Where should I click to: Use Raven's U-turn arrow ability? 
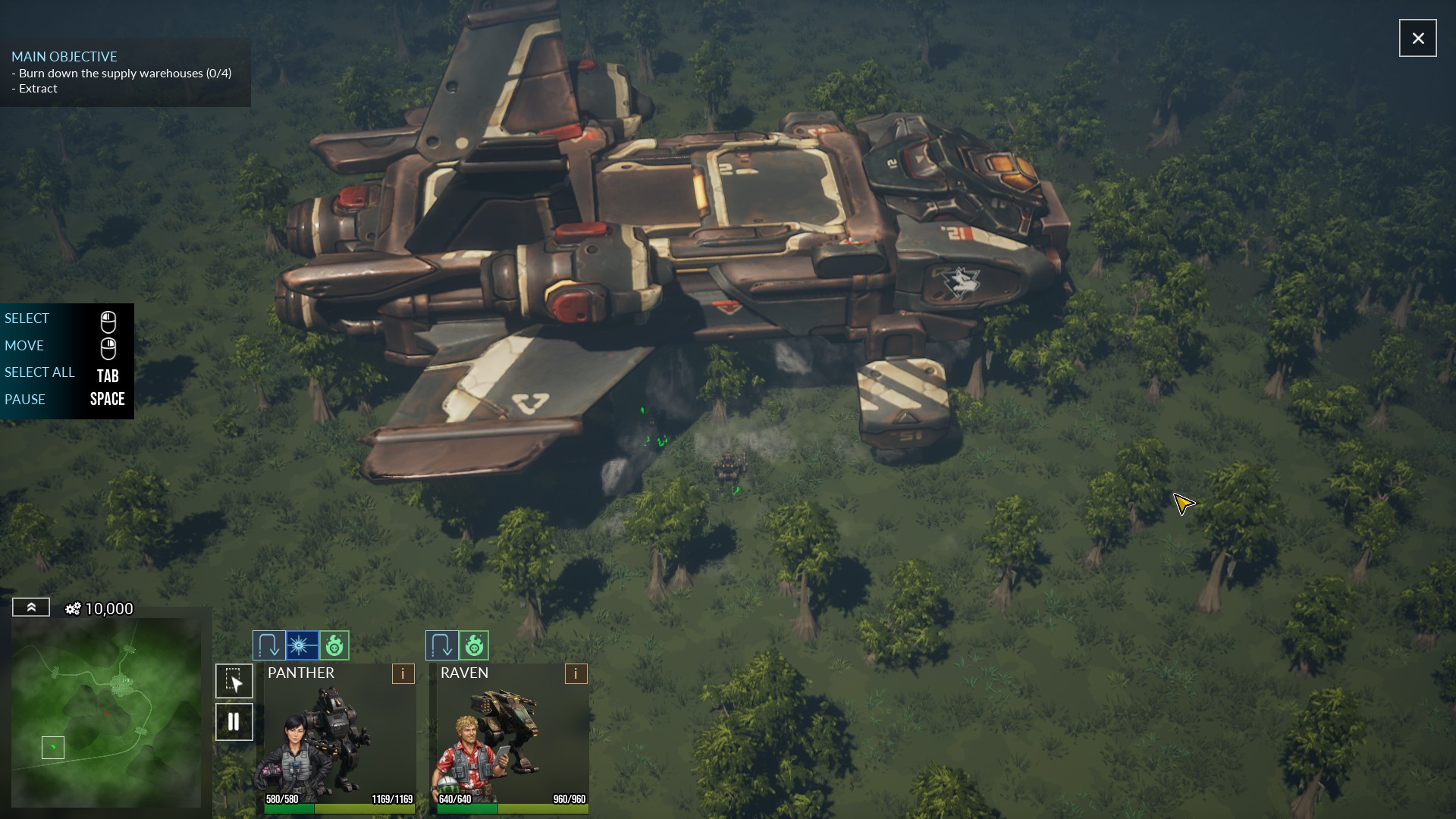[441, 645]
